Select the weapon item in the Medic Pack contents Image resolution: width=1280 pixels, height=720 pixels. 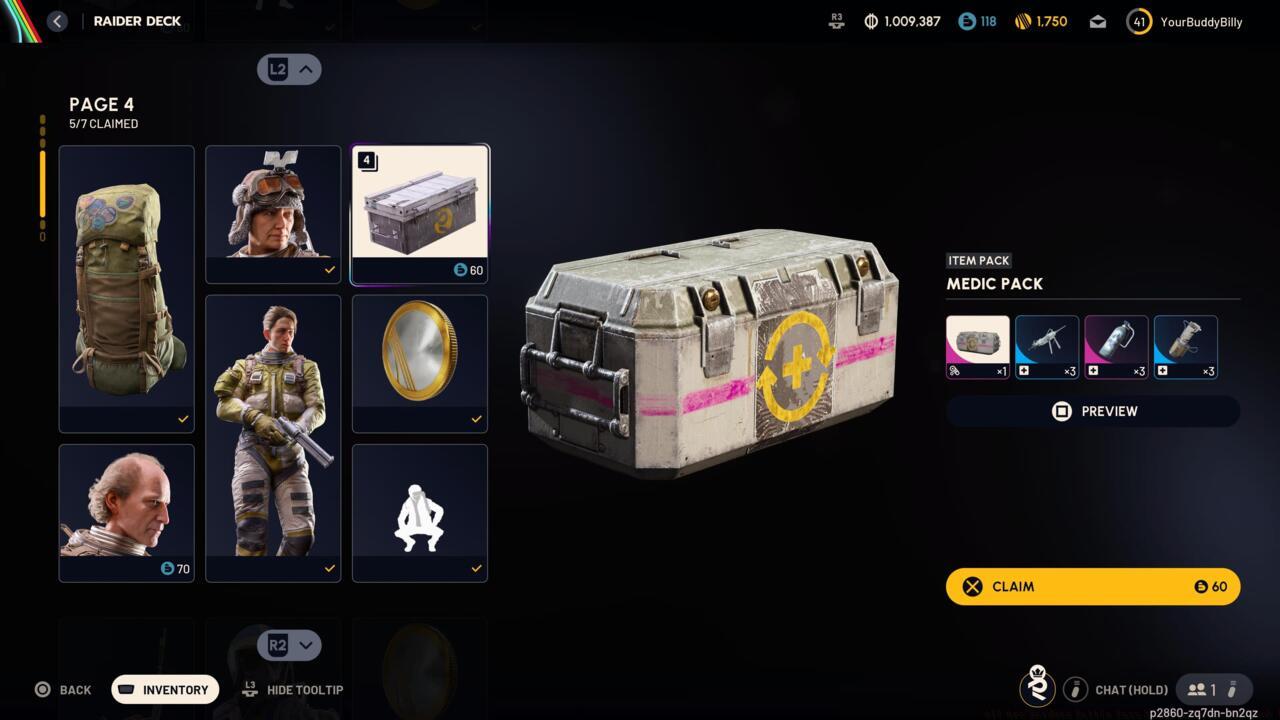1046,346
